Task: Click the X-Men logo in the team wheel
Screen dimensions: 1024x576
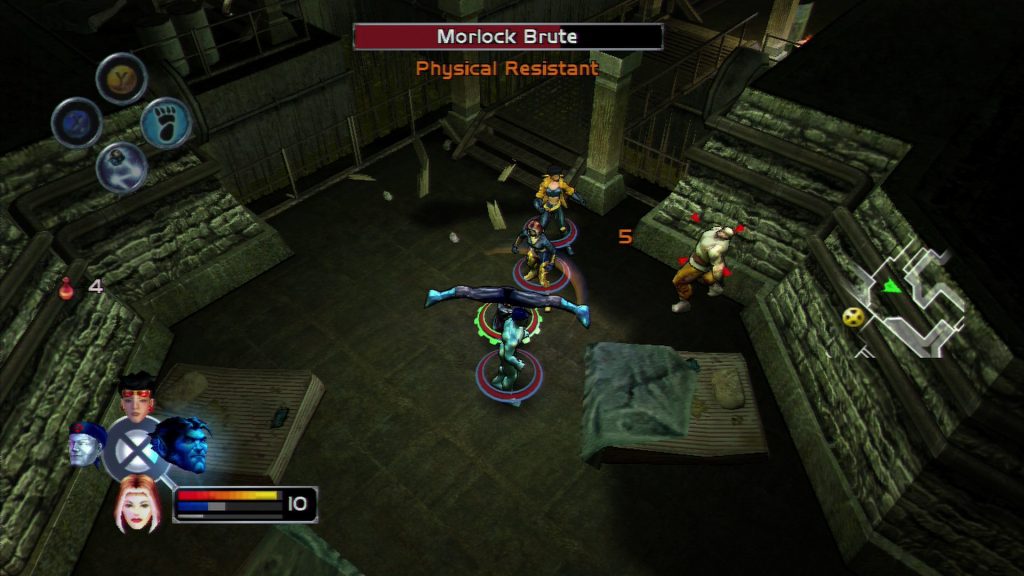Action: [134, 447]
